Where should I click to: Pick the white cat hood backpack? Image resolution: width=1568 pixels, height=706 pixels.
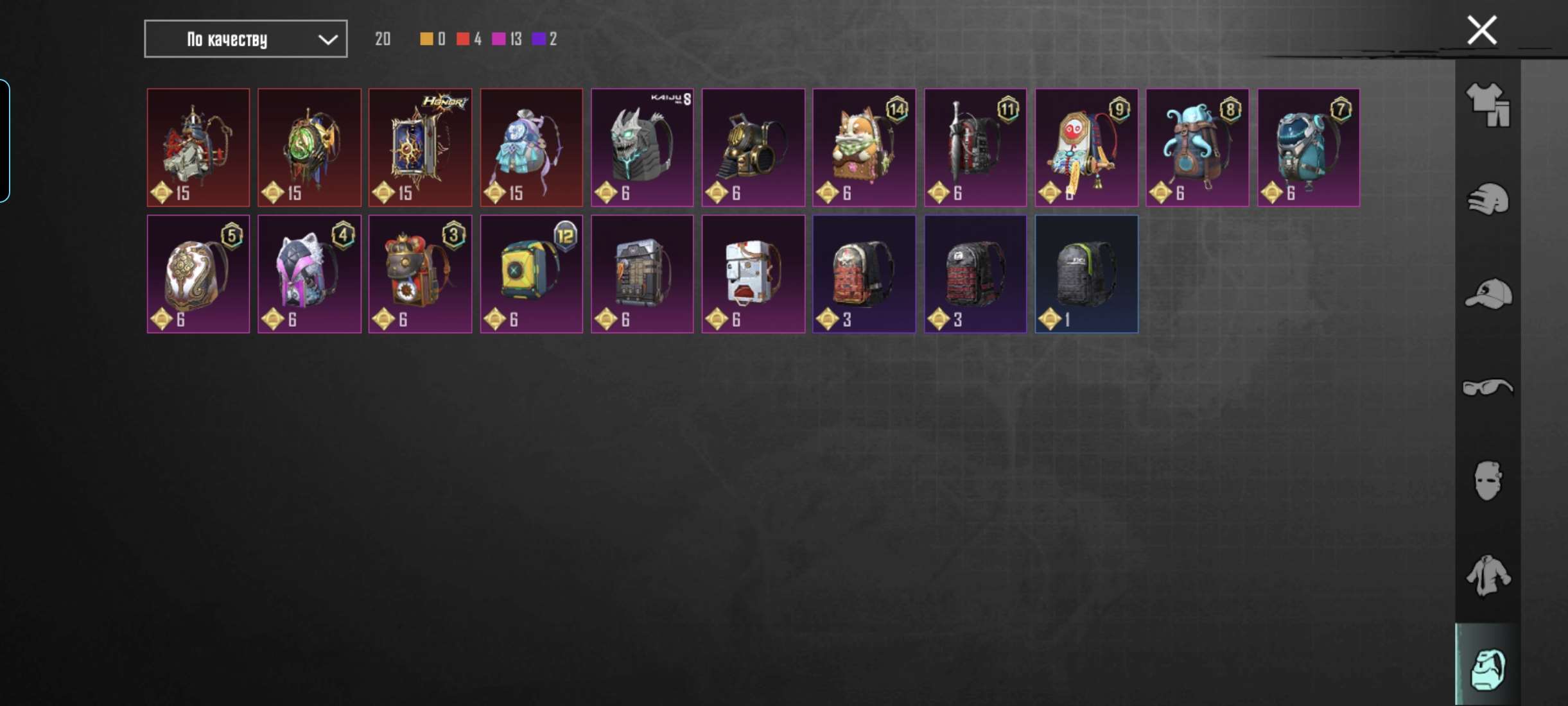309,274
